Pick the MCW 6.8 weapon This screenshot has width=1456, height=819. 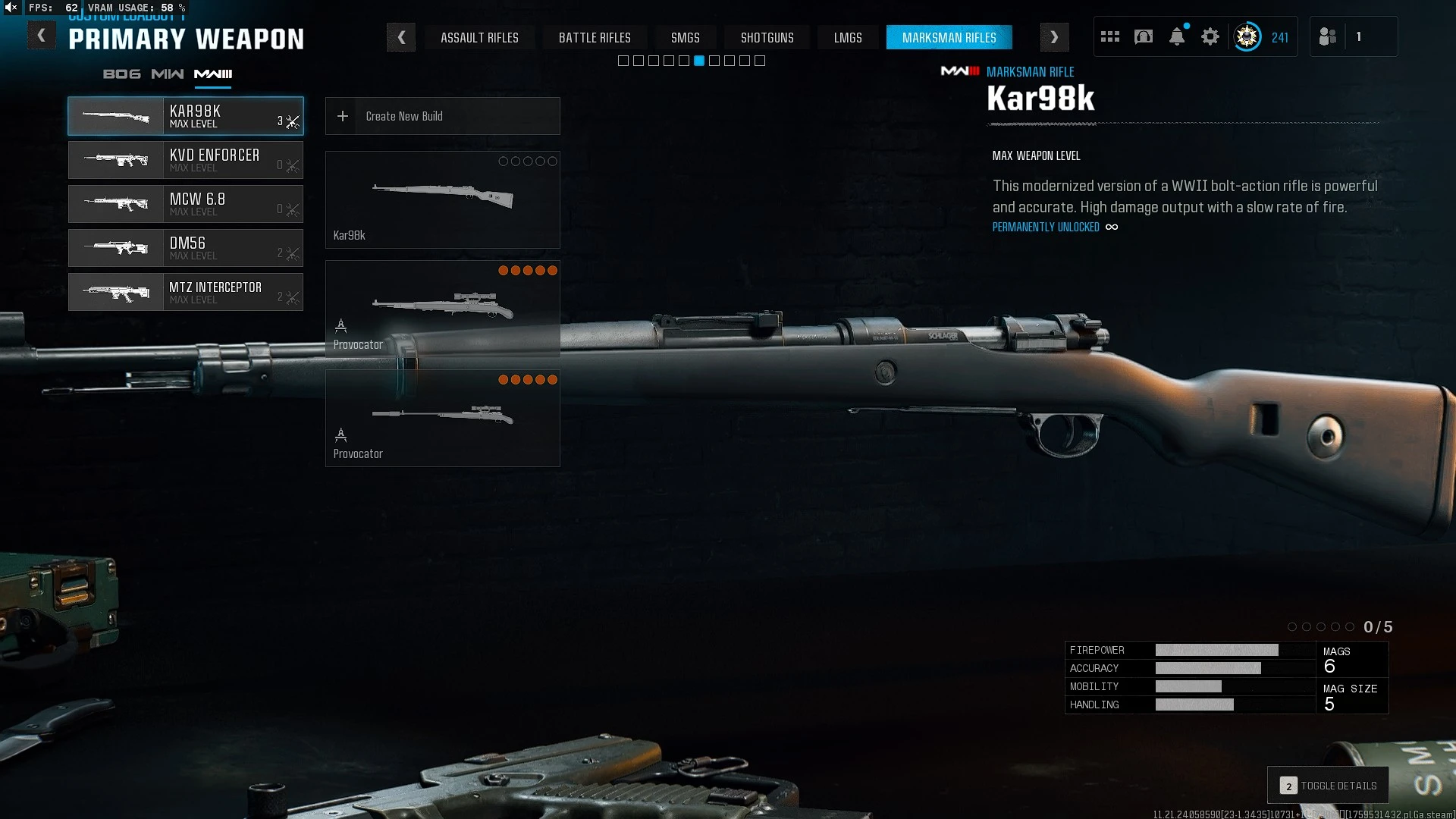click(x=186, y=204)
